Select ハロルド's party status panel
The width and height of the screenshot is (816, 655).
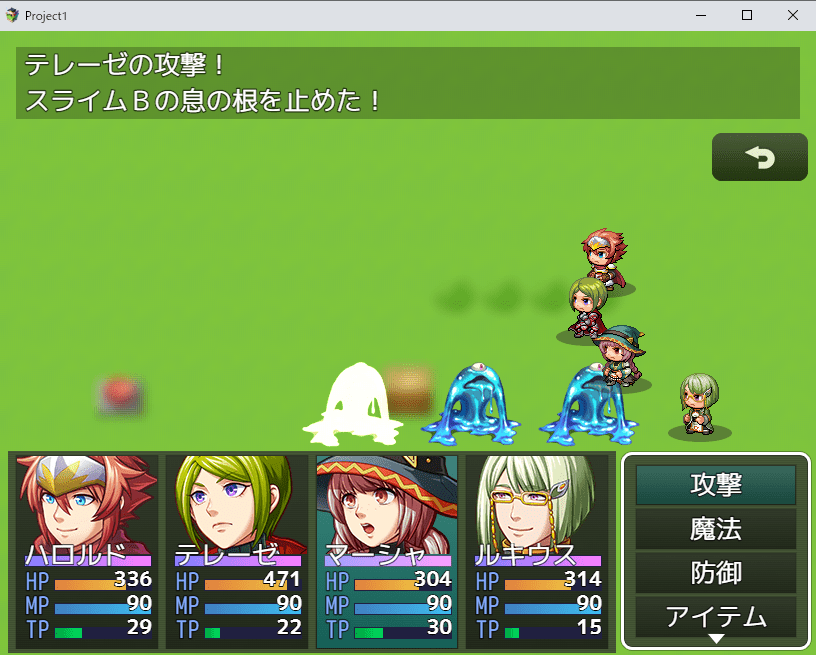coord(87,552)
